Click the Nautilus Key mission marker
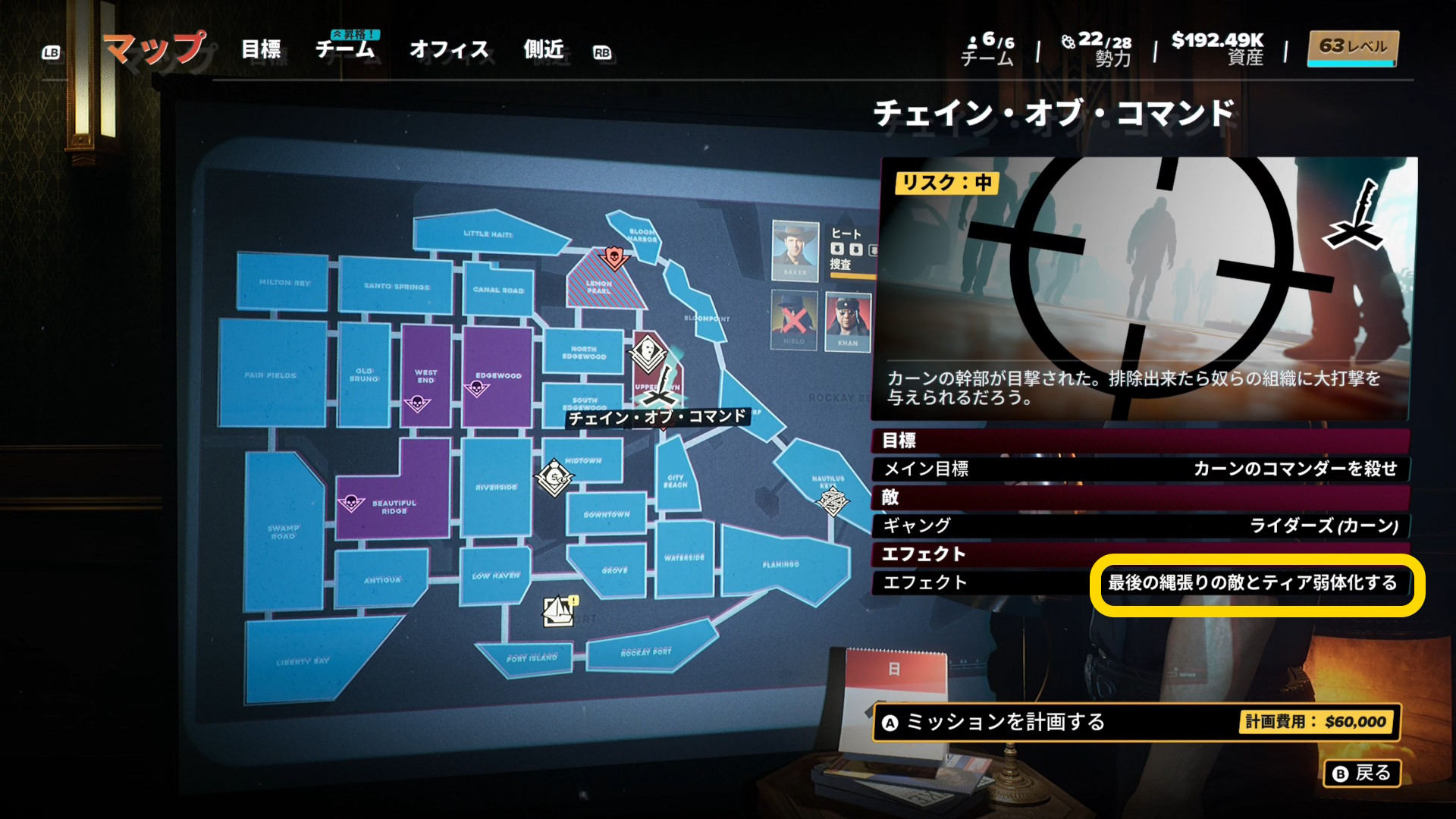Screen dimensions: 1456x819 pyautogui.click(x=832, y=500)
